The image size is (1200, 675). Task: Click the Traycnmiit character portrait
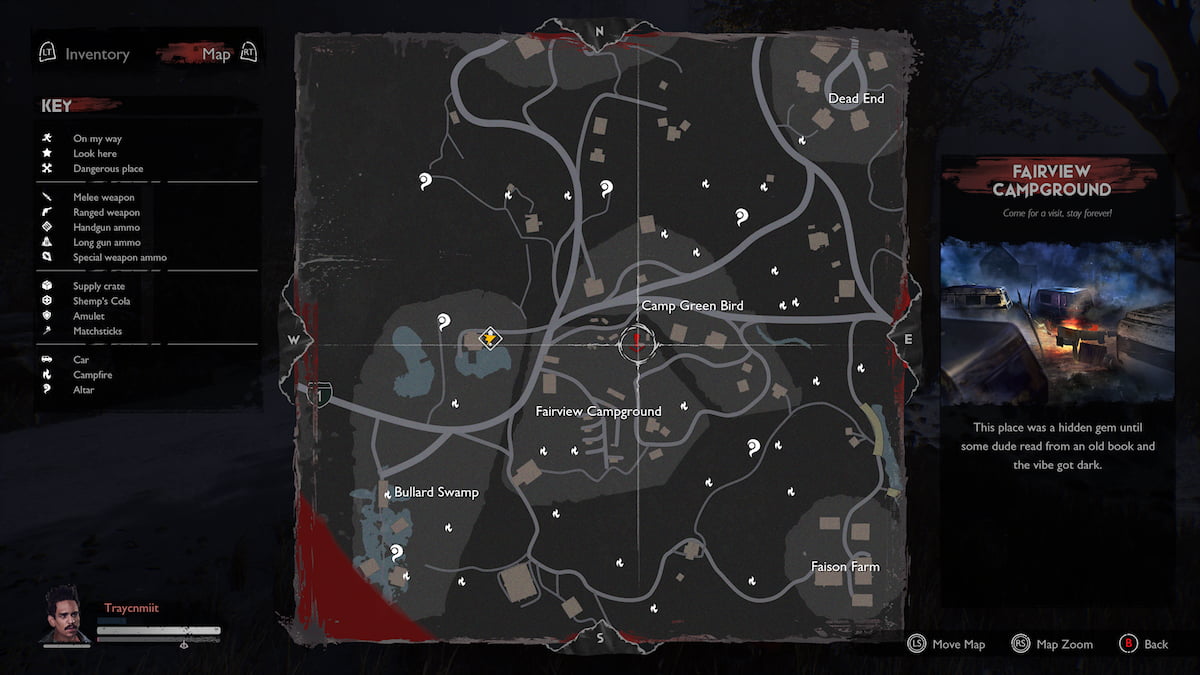(64, 614)
